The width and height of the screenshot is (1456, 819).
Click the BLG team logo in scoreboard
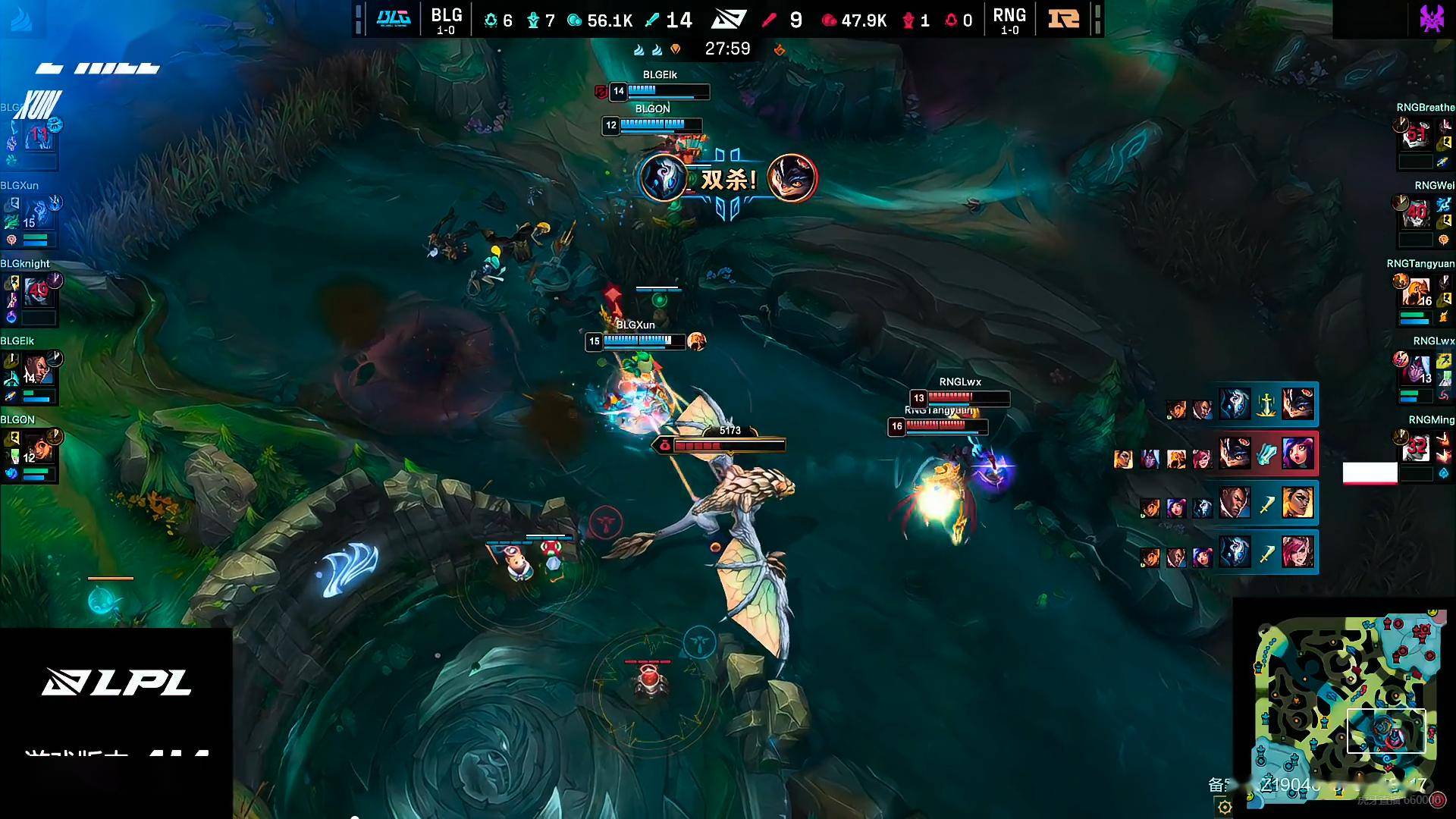394,18
